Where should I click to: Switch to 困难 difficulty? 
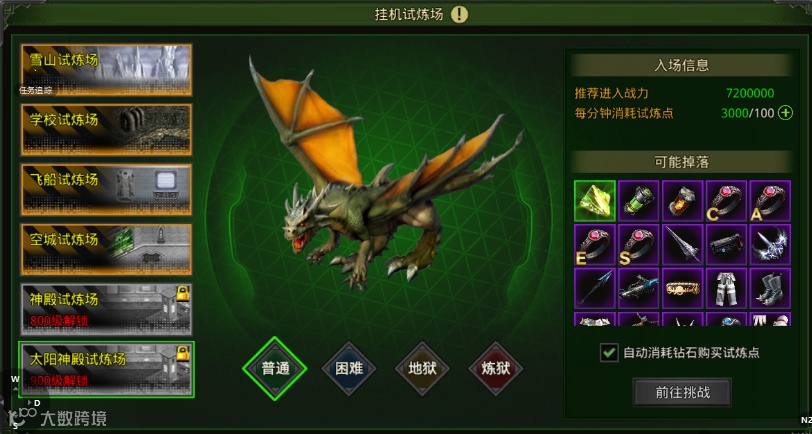click(x=349, y=367)
